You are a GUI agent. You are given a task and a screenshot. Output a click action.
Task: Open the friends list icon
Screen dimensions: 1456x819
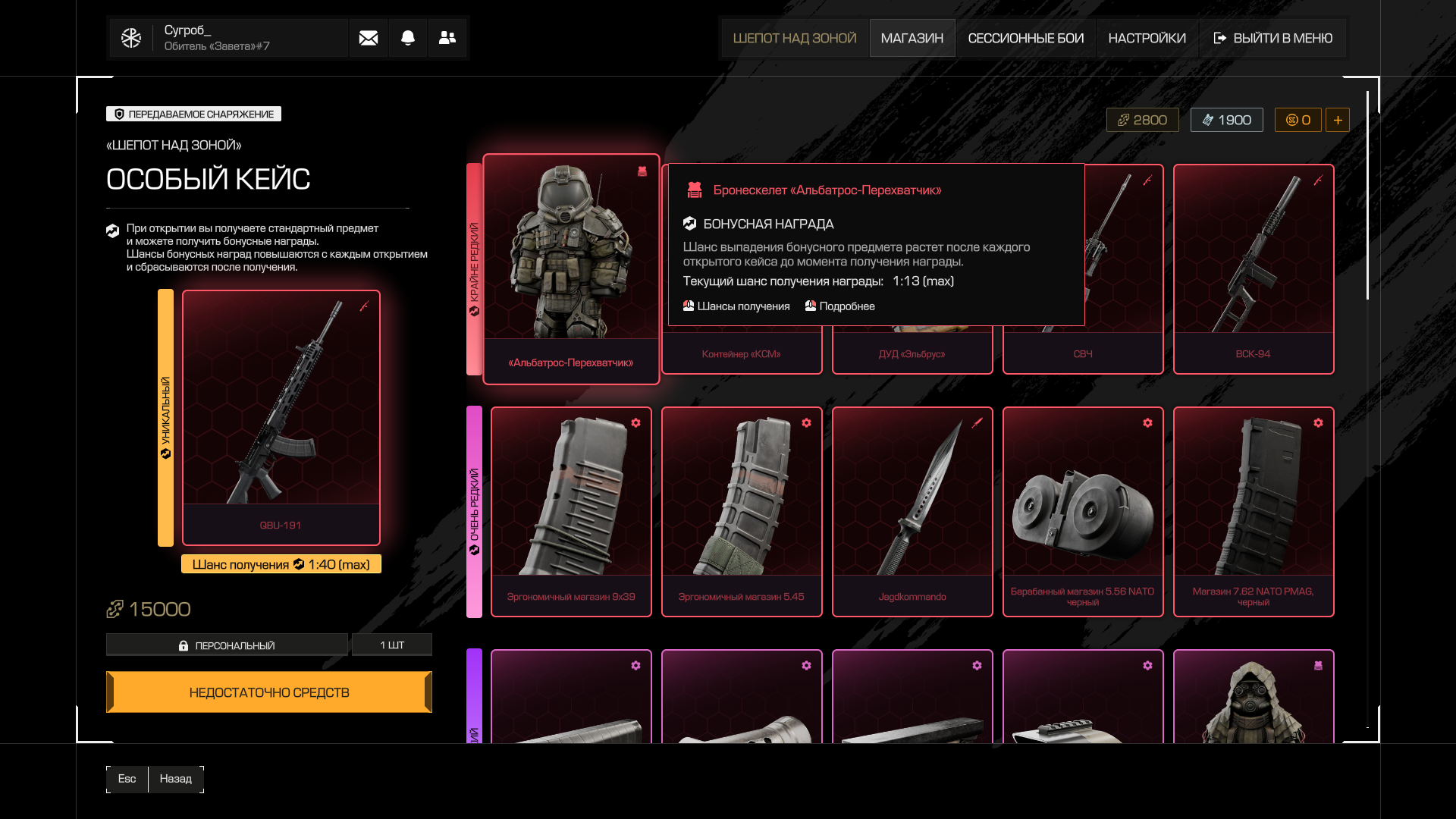(447, 38)
